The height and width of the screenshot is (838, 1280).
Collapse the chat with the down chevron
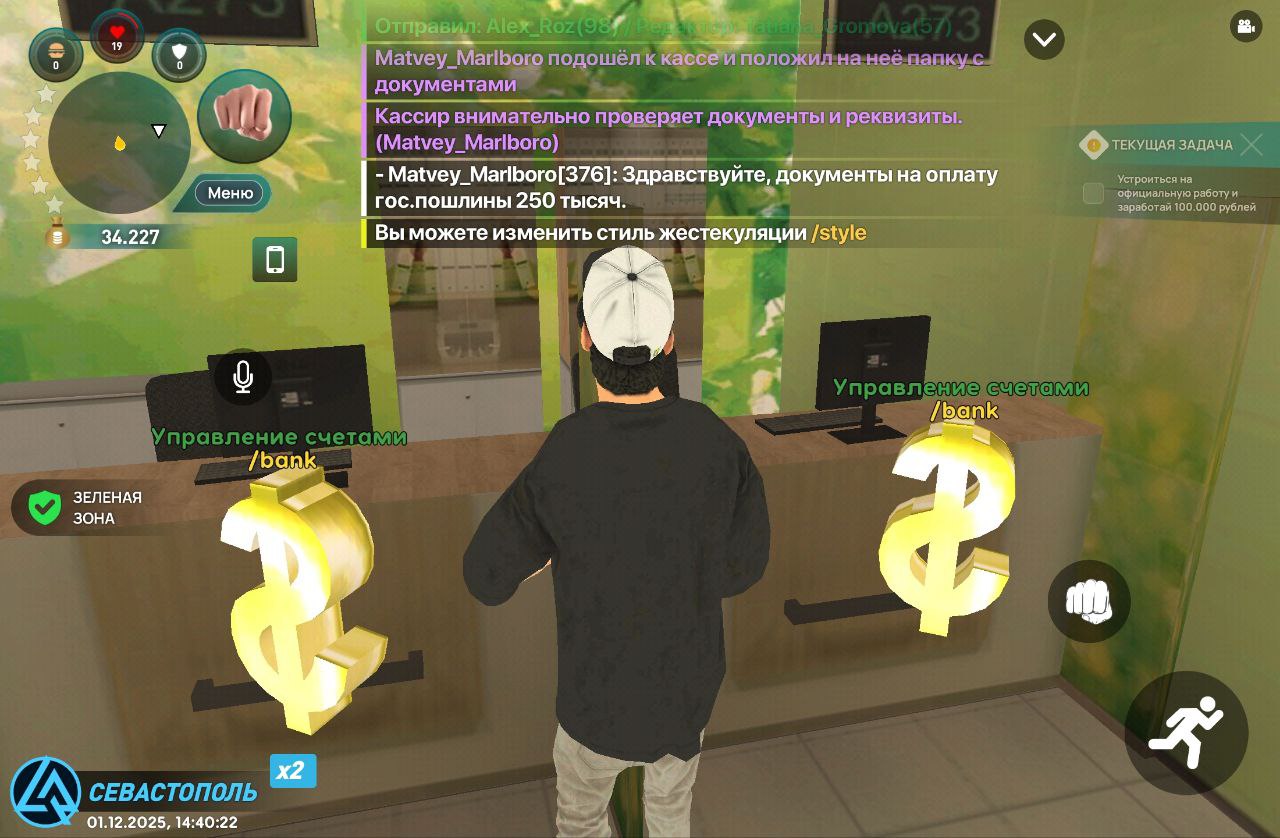coord(1044,40)
